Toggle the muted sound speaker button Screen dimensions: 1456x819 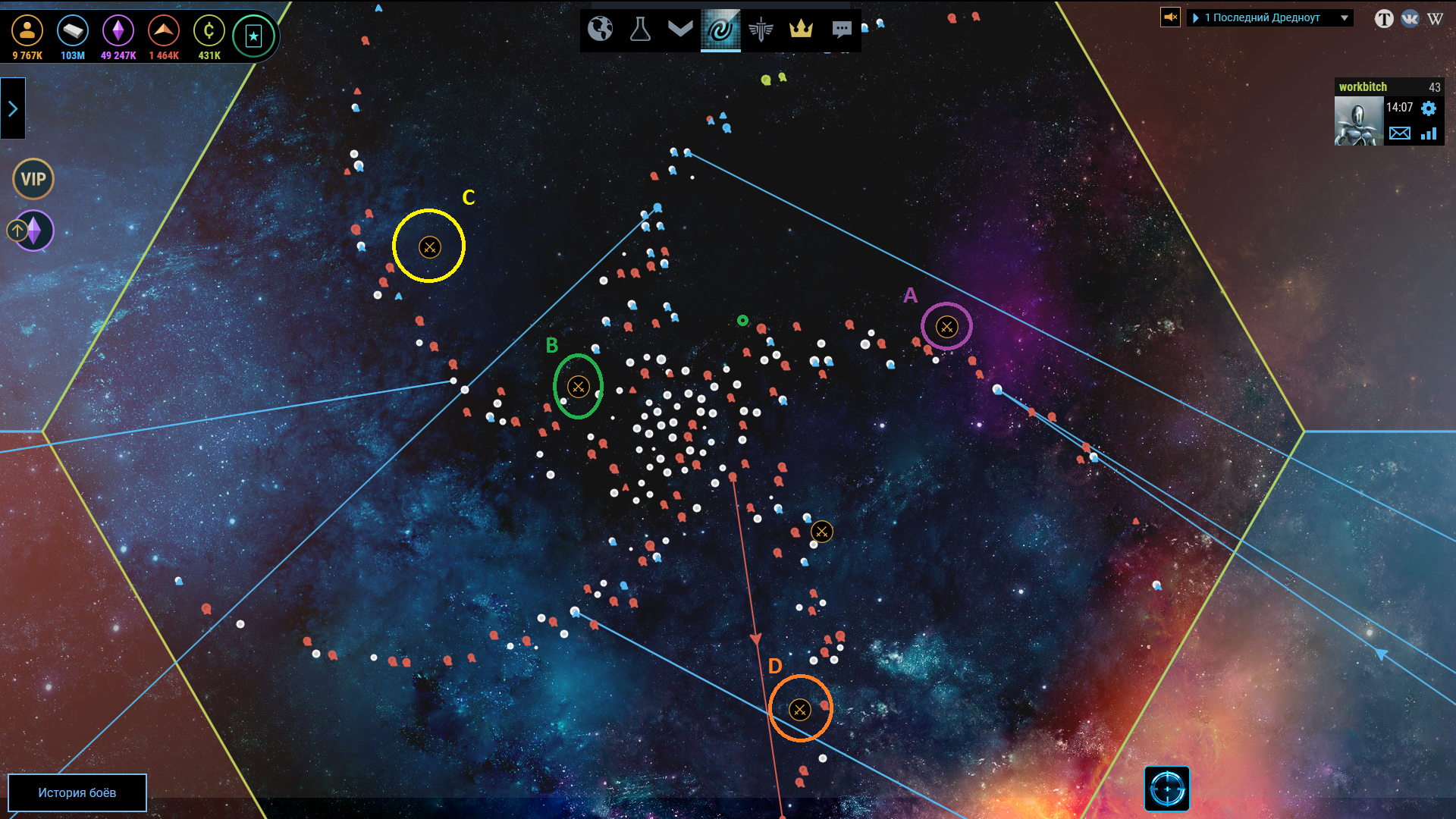click(1170, 17)
